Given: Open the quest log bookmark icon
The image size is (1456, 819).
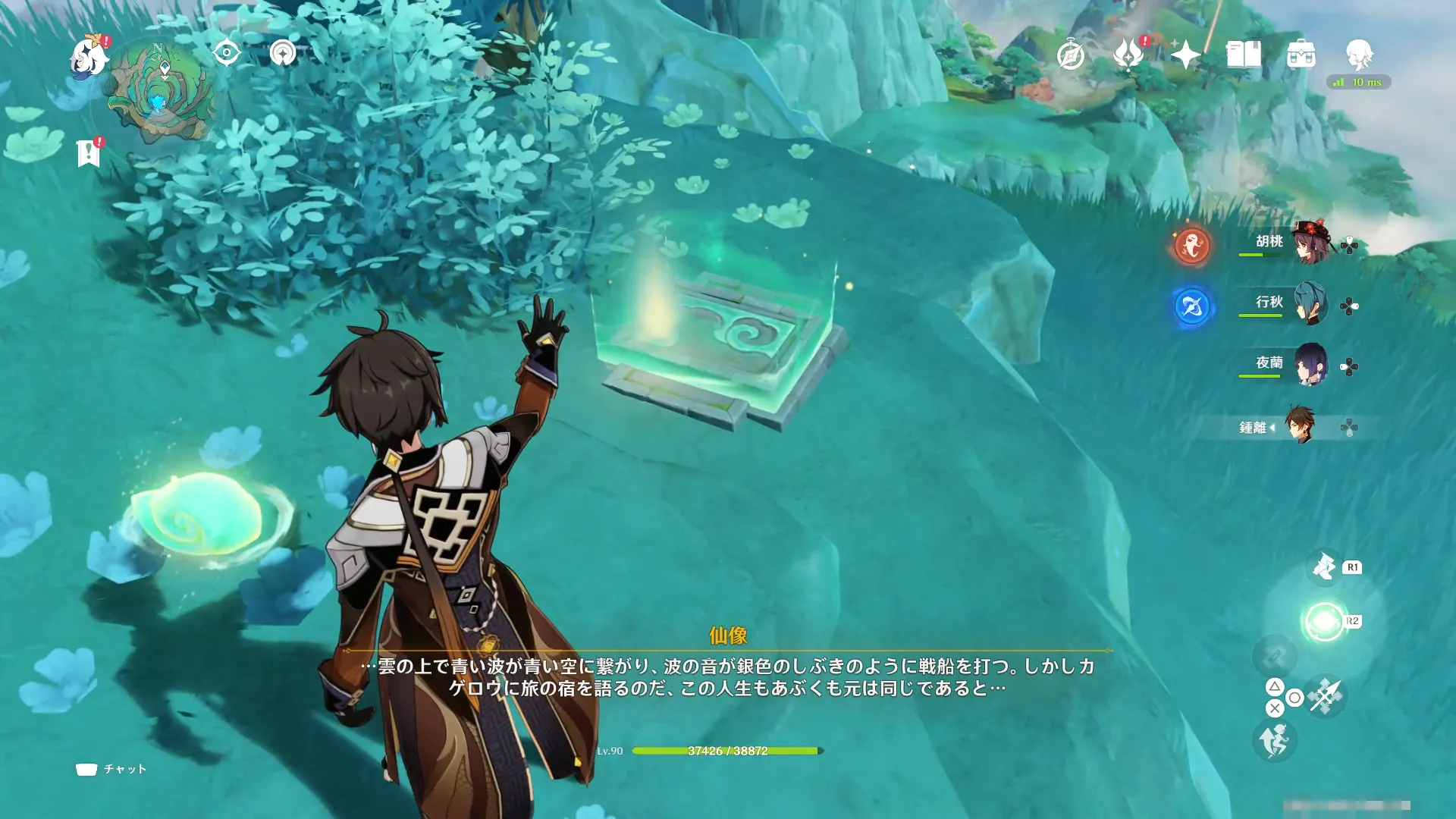Looking at the screenshot, I should point(88,153).
